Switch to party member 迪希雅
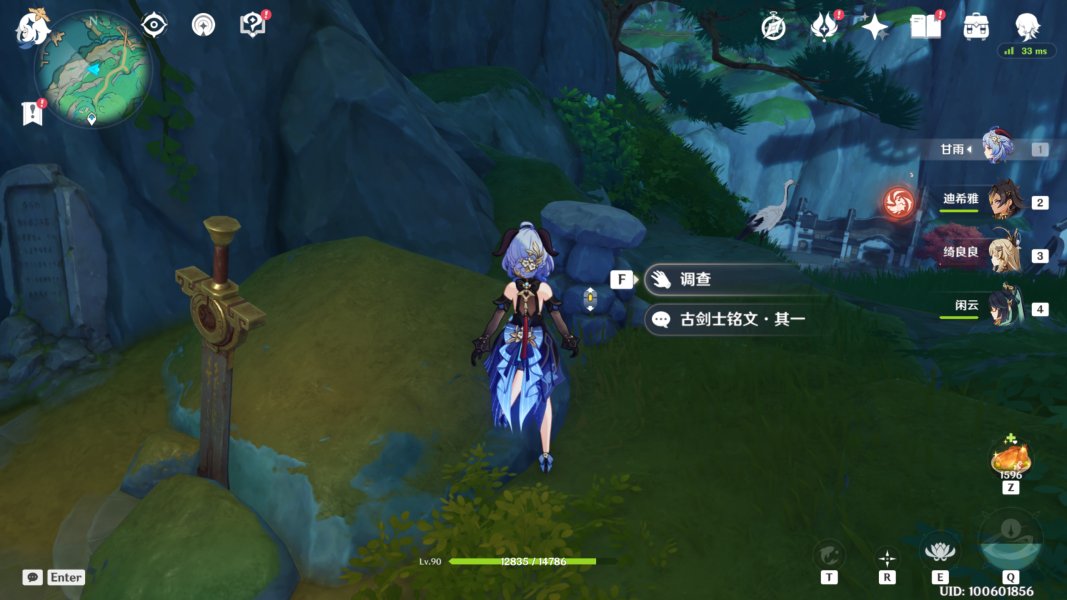 pos(1004,202)
